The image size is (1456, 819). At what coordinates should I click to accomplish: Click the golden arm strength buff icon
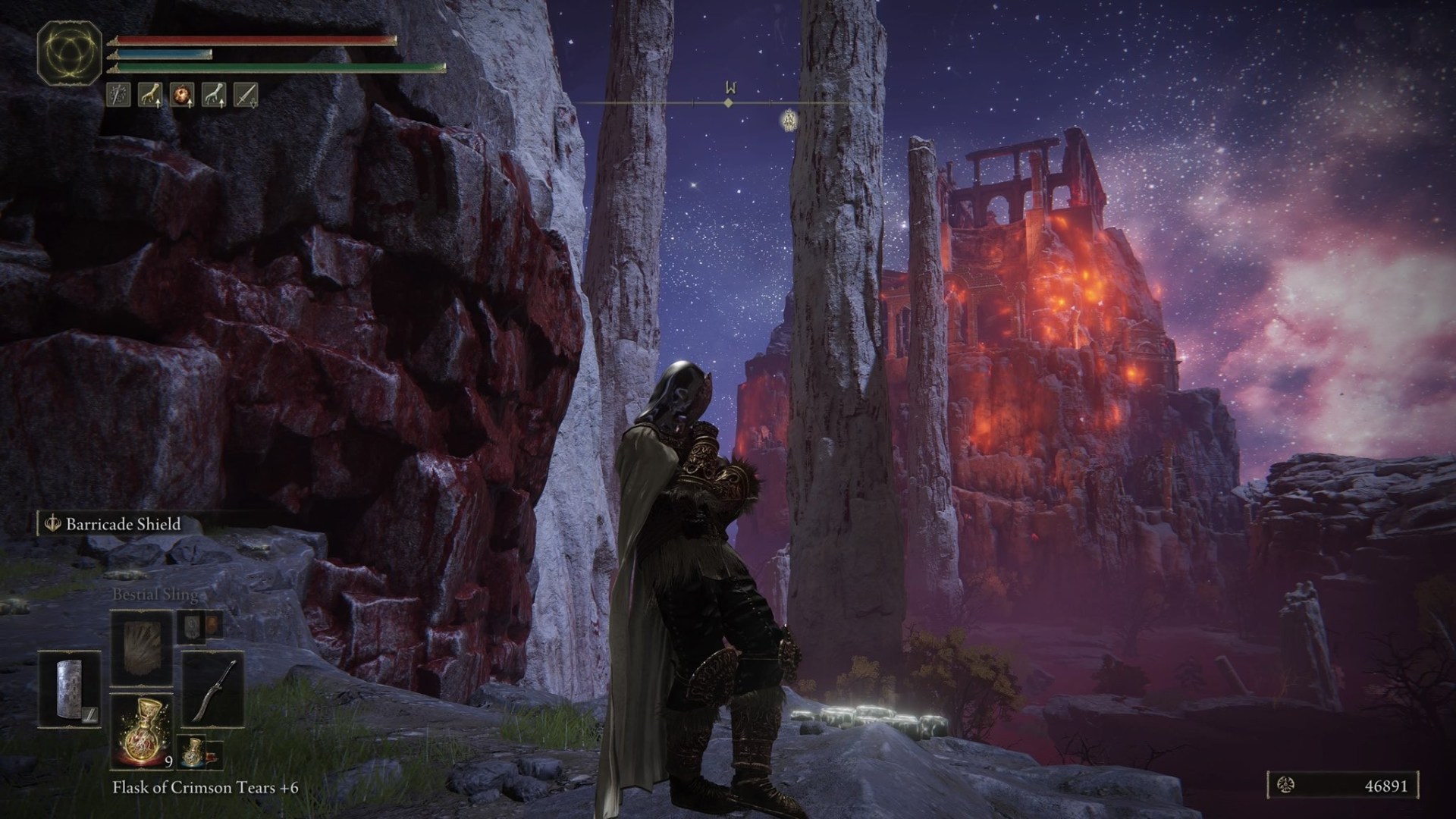click(x=150, y=93)
